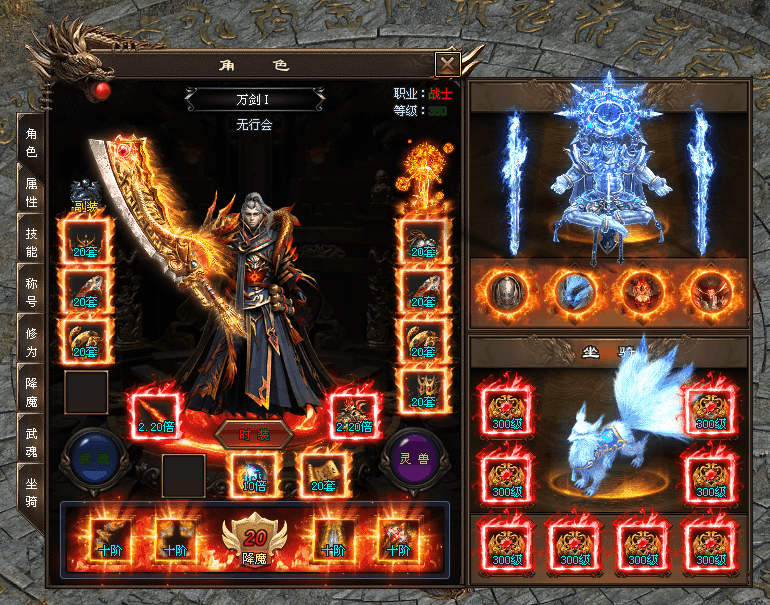Screen dimensions: 770x605
Task: Select the blue crystal orb in the statue row
Action: 575,293
